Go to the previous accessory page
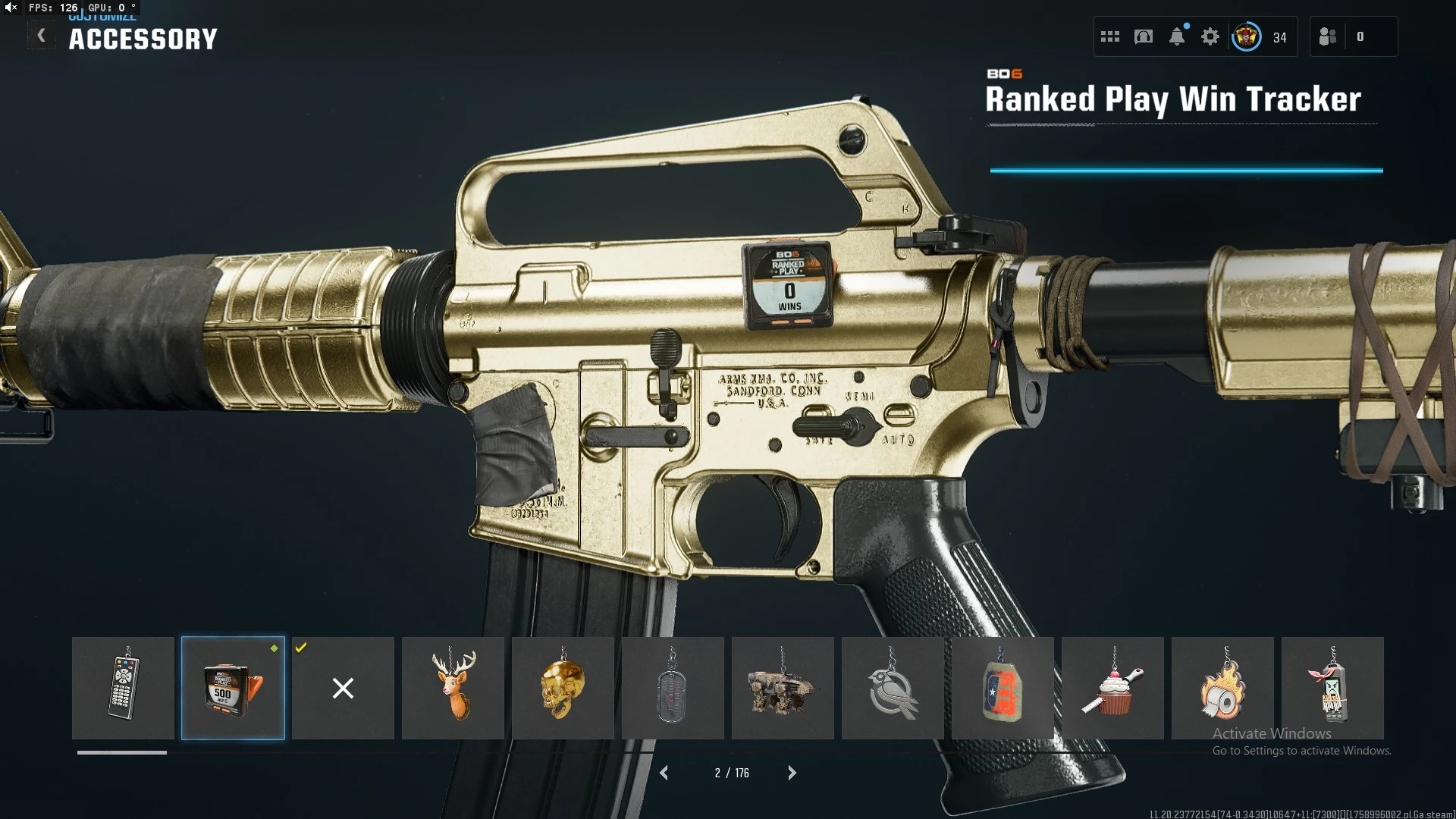Image resolution: width=1456 pixels, height=819 pixels. 664,773
